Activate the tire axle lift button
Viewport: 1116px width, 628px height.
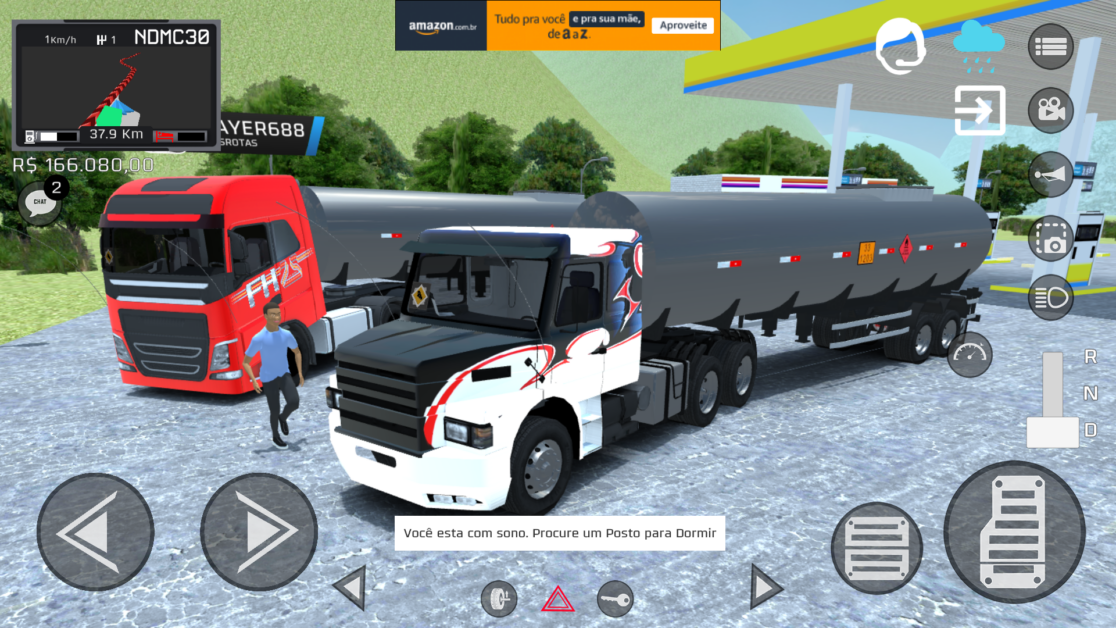point(498,599)
